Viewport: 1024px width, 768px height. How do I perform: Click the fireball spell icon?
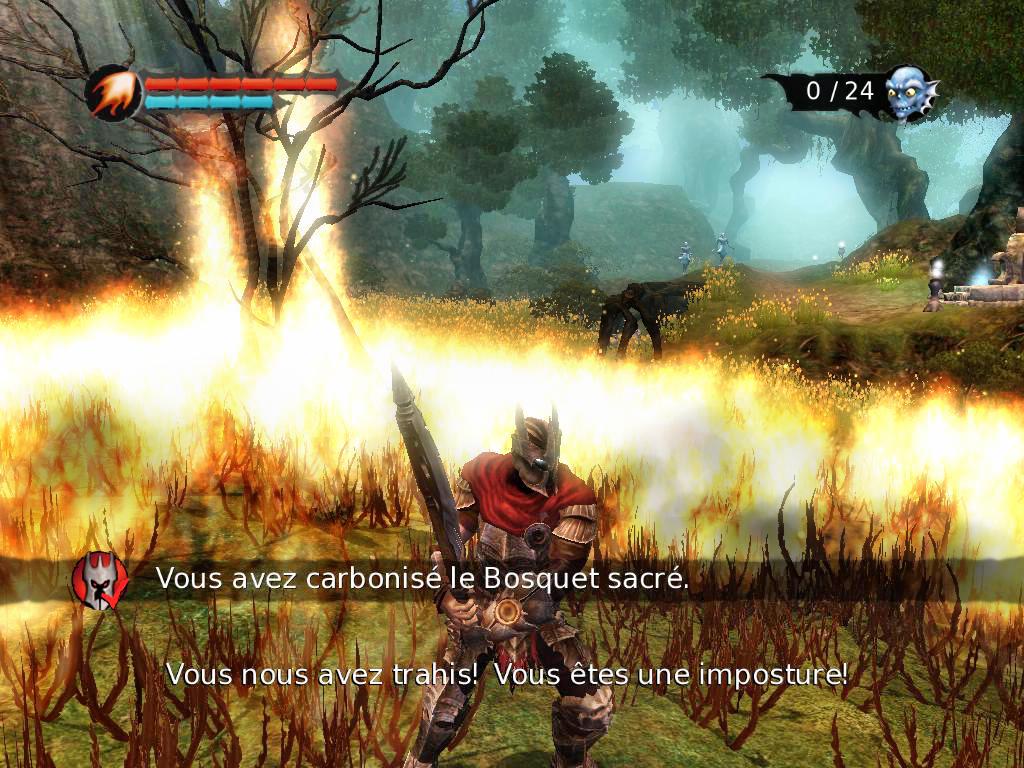113,93
